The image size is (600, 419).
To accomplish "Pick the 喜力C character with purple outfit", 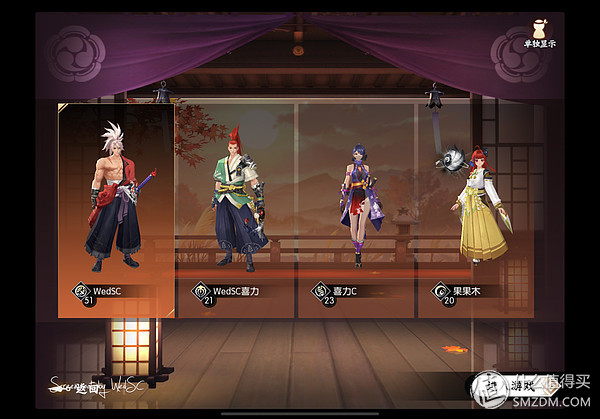I will [357, 210].
